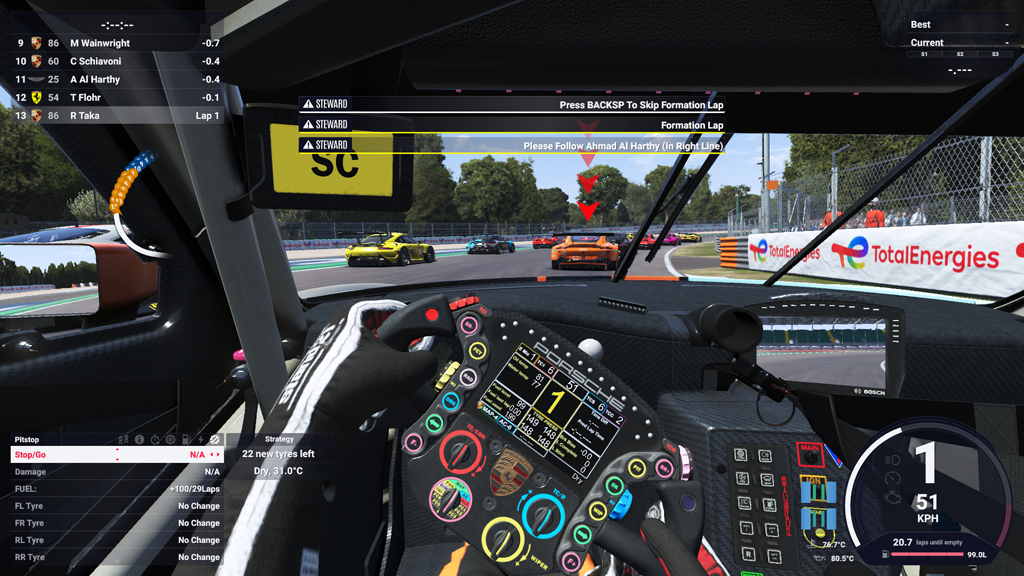Select A Al Harthy standings row
The width and height of the screenshot is (1024, 576).
click(110, 79)
